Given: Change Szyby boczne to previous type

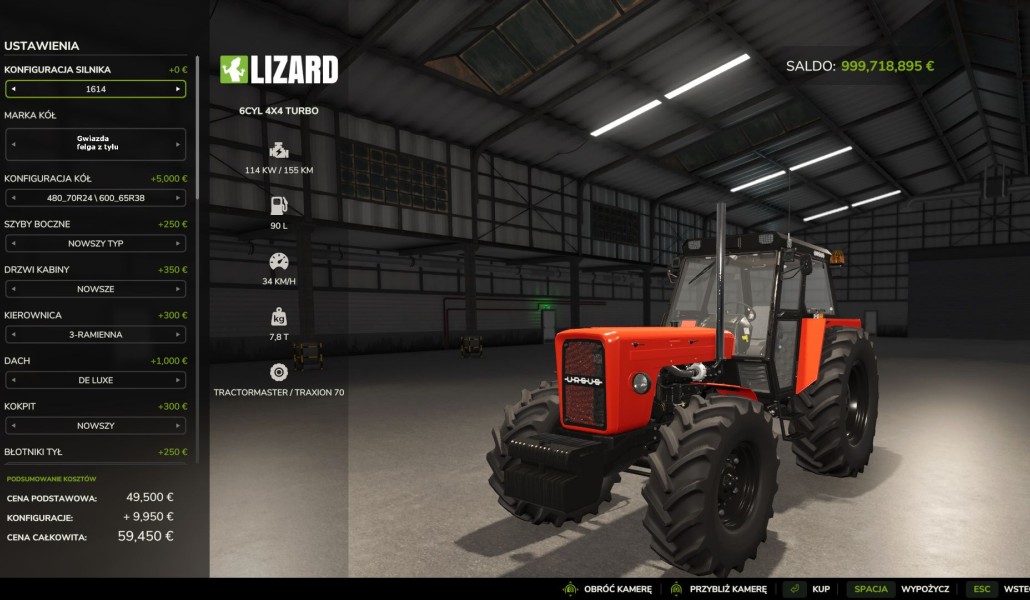Looking at the screenshot, I should 13,243.
